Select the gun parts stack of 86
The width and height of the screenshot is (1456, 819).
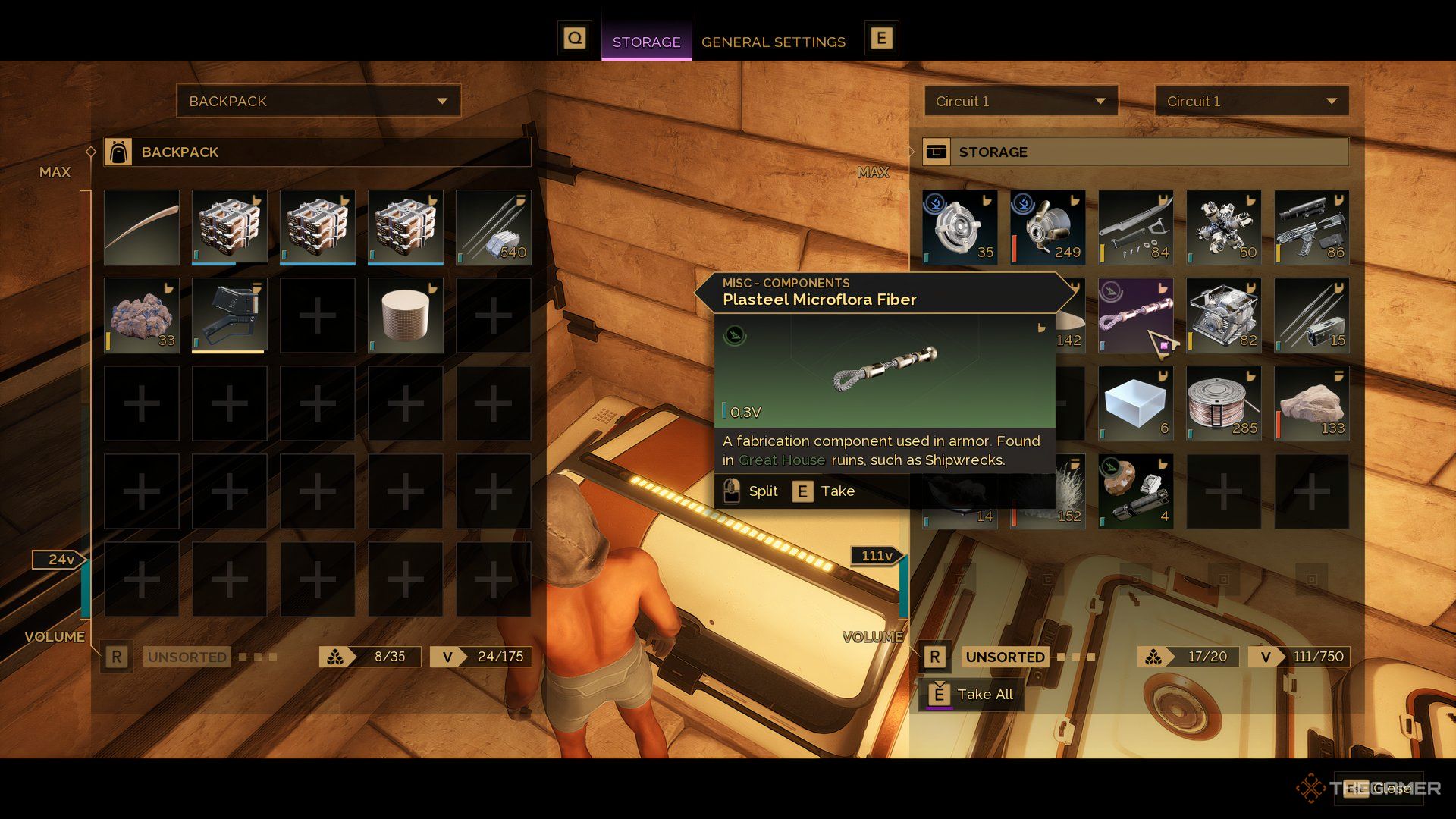click(x=1311, y=227)
